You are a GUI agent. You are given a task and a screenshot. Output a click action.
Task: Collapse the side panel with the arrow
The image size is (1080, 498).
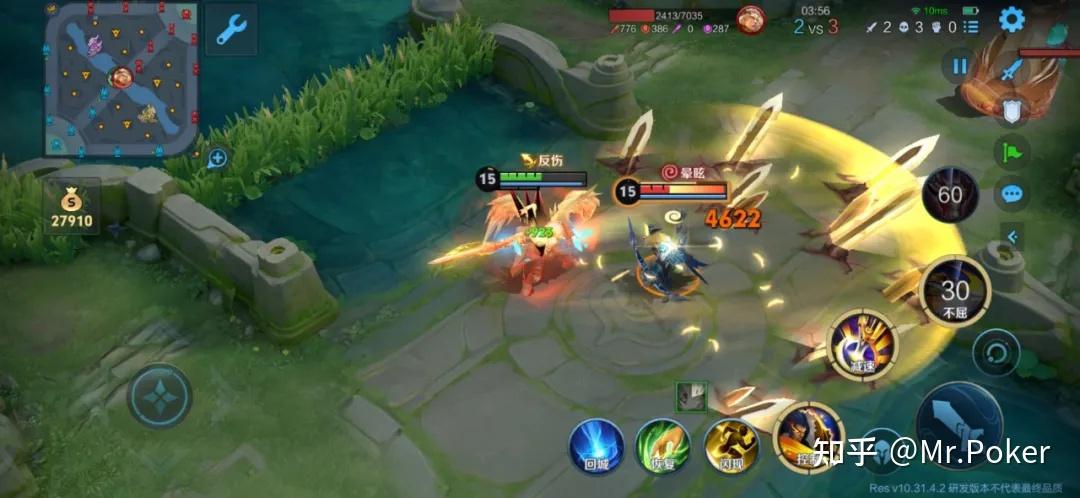pyautogui.click(x=1013, y=237)
